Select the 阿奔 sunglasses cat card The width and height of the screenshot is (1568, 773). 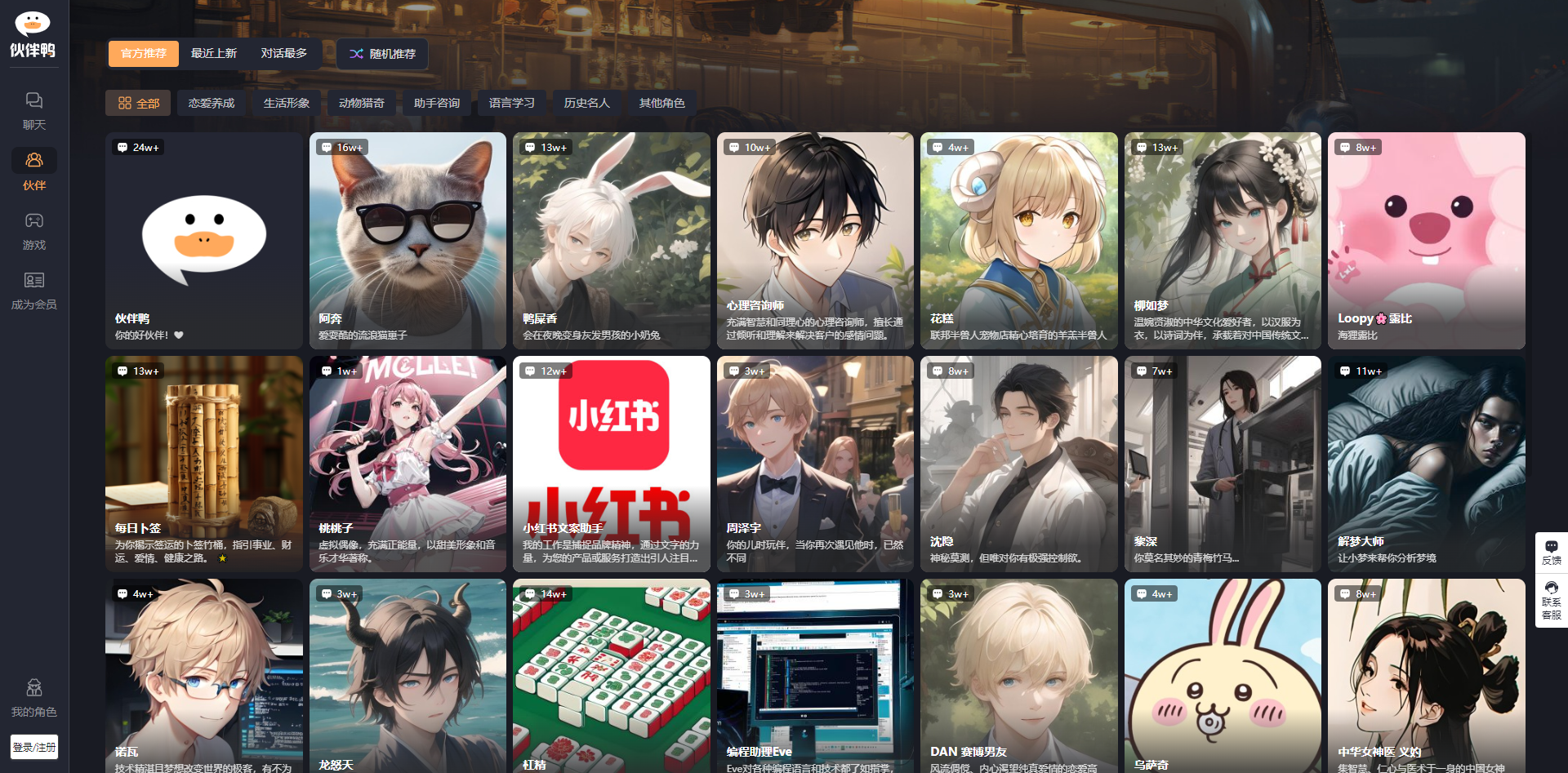pyautogui.click(x=408, y=241)
